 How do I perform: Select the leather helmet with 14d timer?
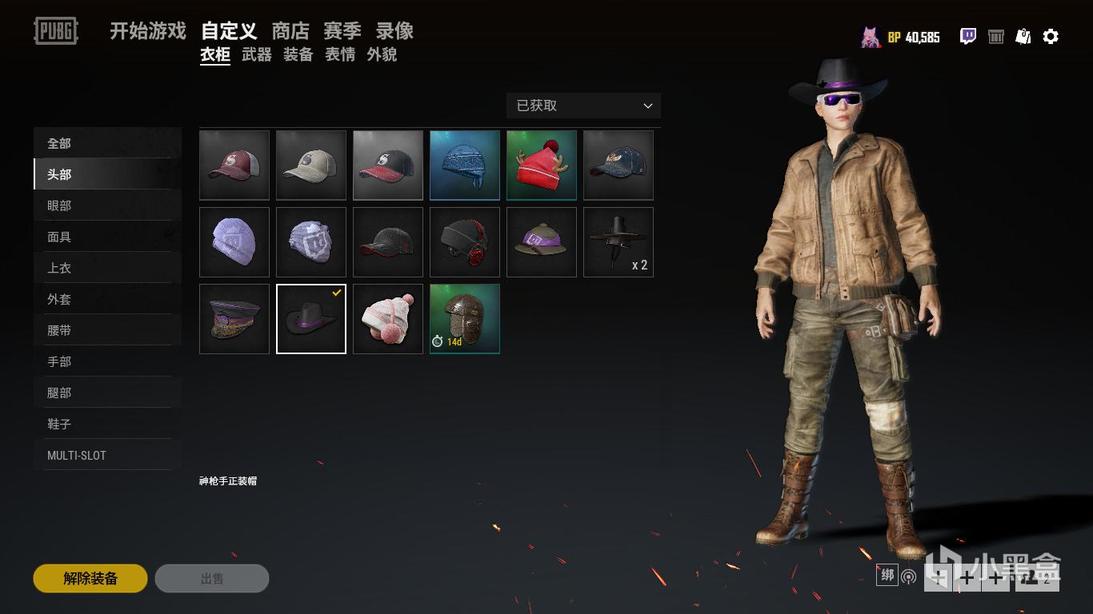pos(465,319)
